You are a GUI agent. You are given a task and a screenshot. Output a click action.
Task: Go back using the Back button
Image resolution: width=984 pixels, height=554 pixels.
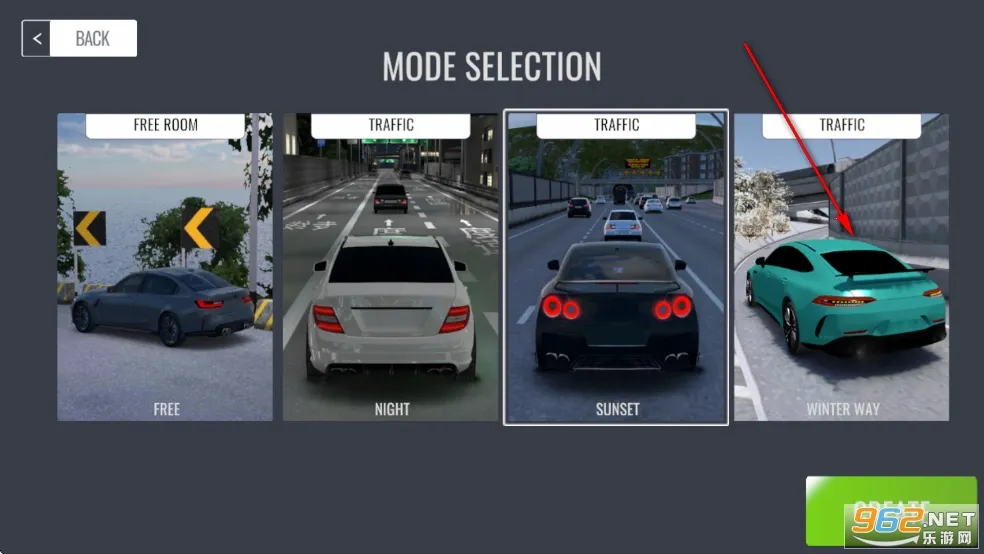coord(79,39)
